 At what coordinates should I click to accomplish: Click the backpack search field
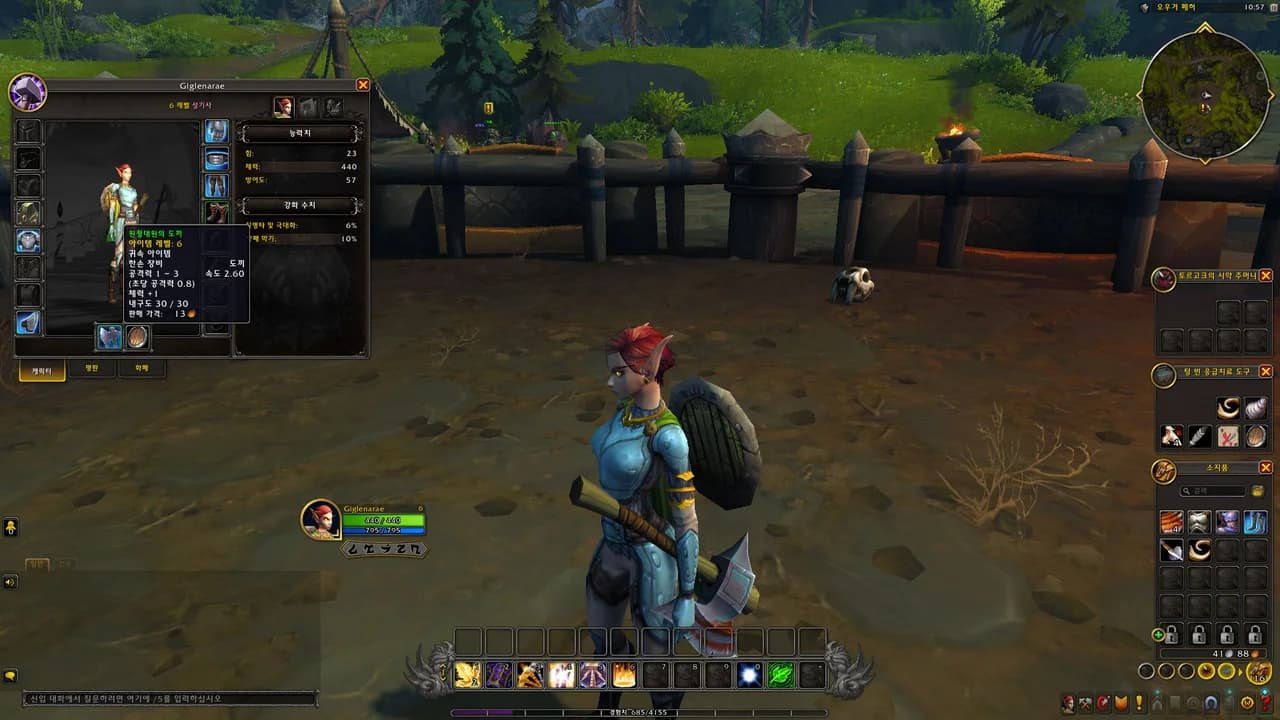click(1214, 492)
